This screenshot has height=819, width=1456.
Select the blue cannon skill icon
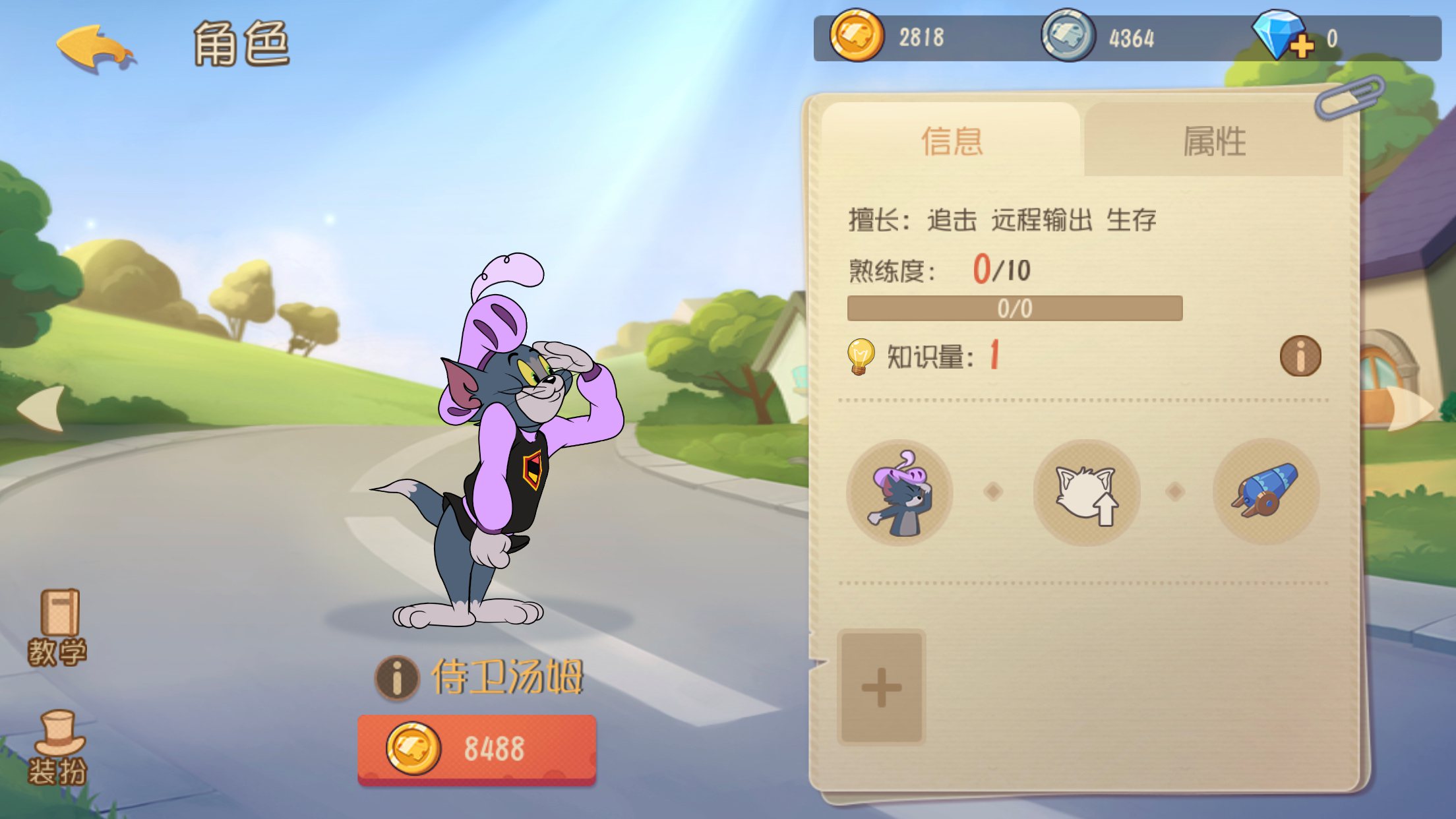(1265, 493)
